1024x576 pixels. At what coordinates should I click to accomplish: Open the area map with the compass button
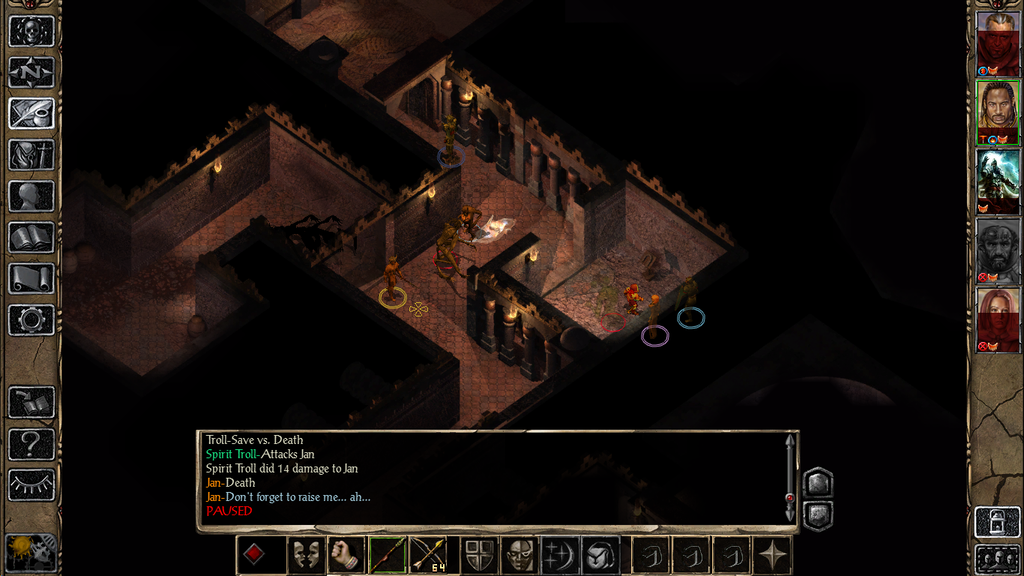click(x=31, y=72)
